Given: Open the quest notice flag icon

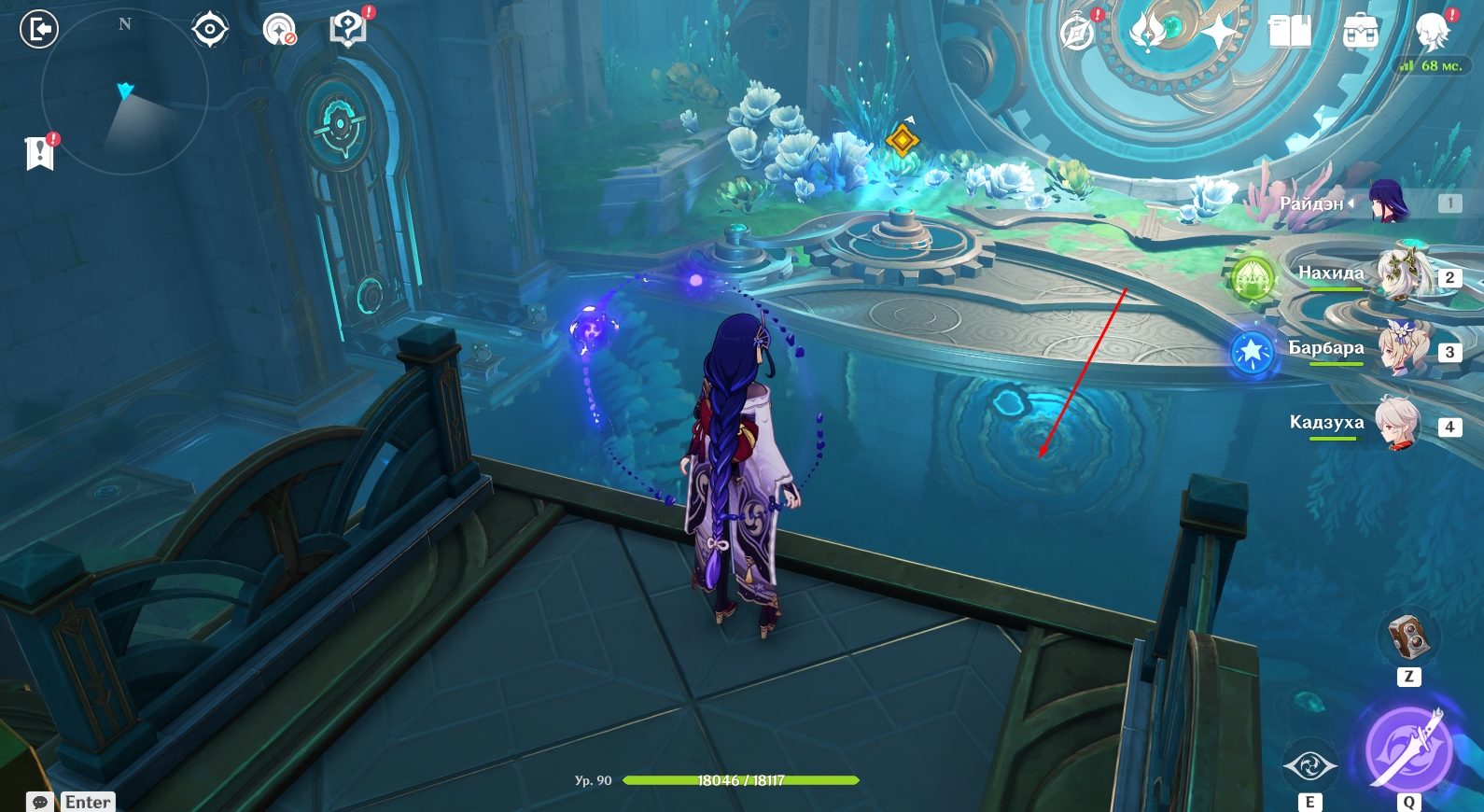Looking at the screenshot, I should pos(40,152).
